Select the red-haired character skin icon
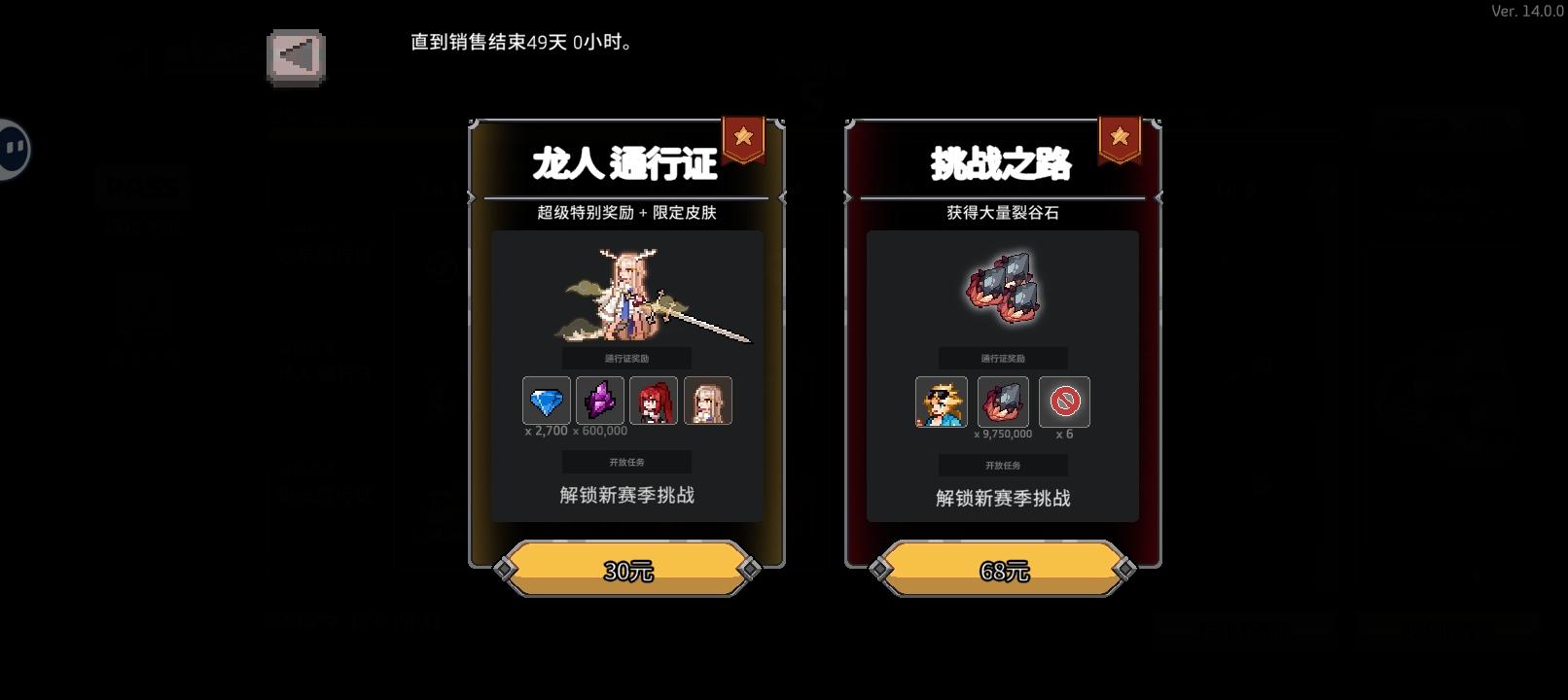Screen dimensions: 1568x700 (x=654, y=401)
